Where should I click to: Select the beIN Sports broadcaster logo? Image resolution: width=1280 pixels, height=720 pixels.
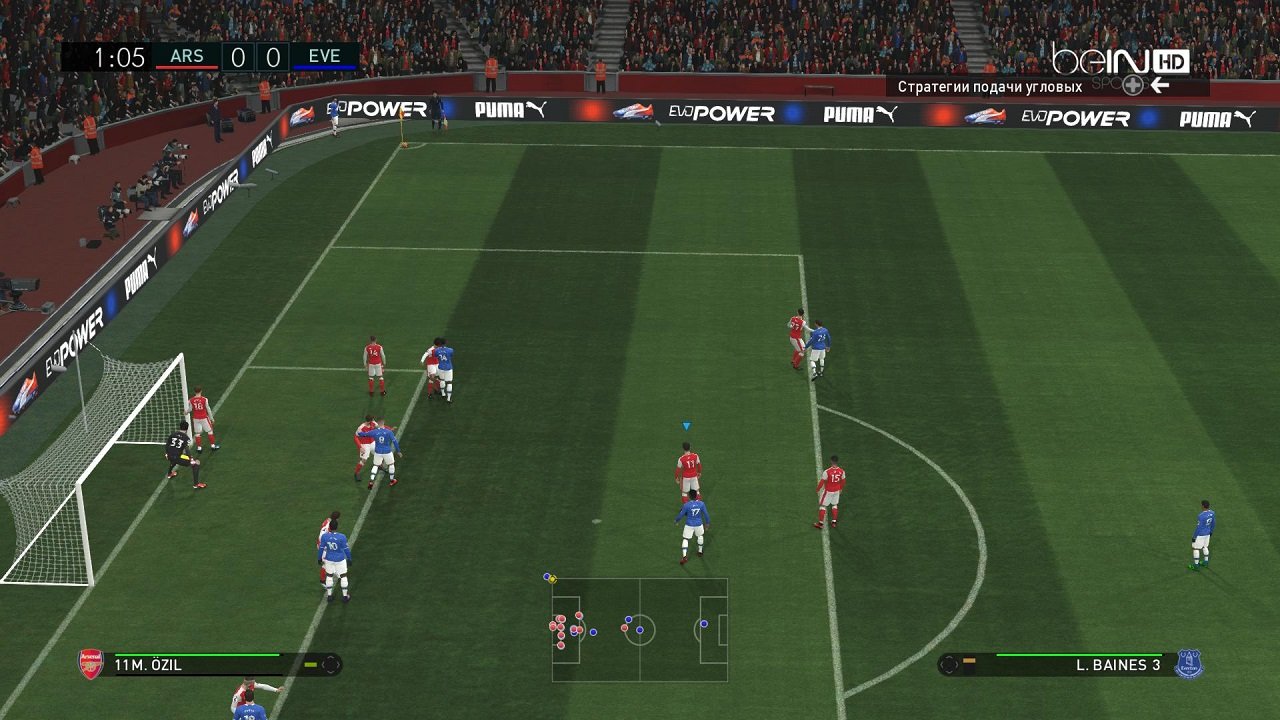pos(1103,62)
